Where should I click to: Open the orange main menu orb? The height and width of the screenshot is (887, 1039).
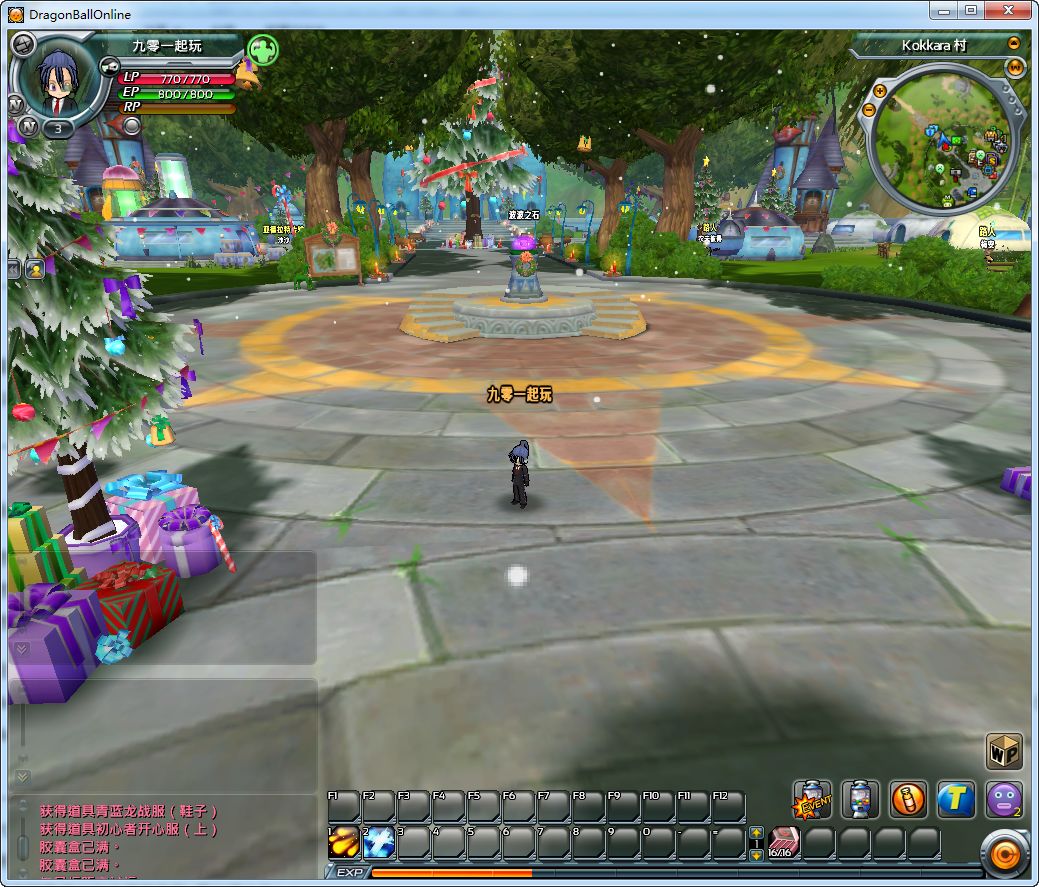click(x=1003, y=855)
